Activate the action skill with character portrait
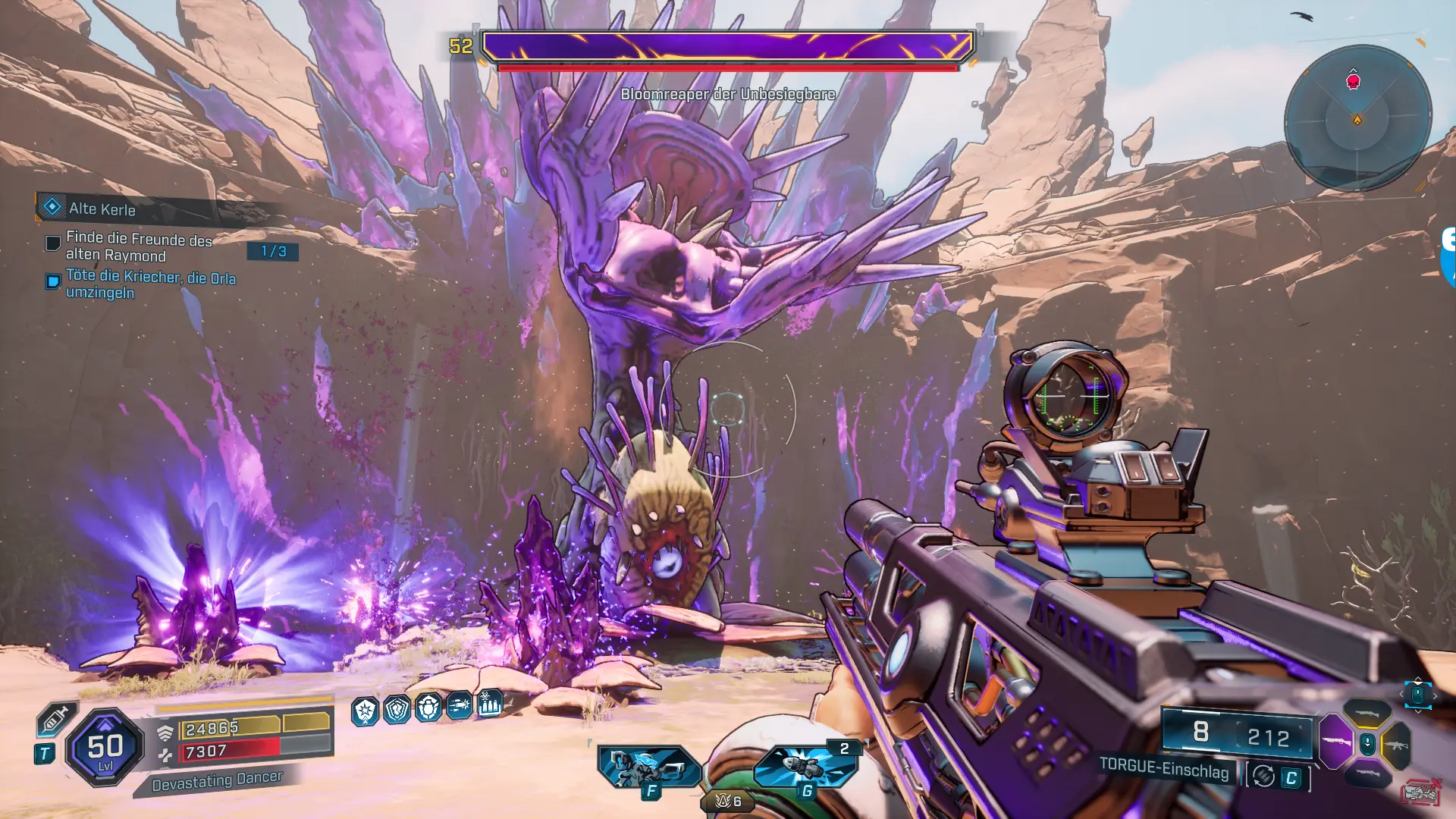1456x819 pixels. 649,767
